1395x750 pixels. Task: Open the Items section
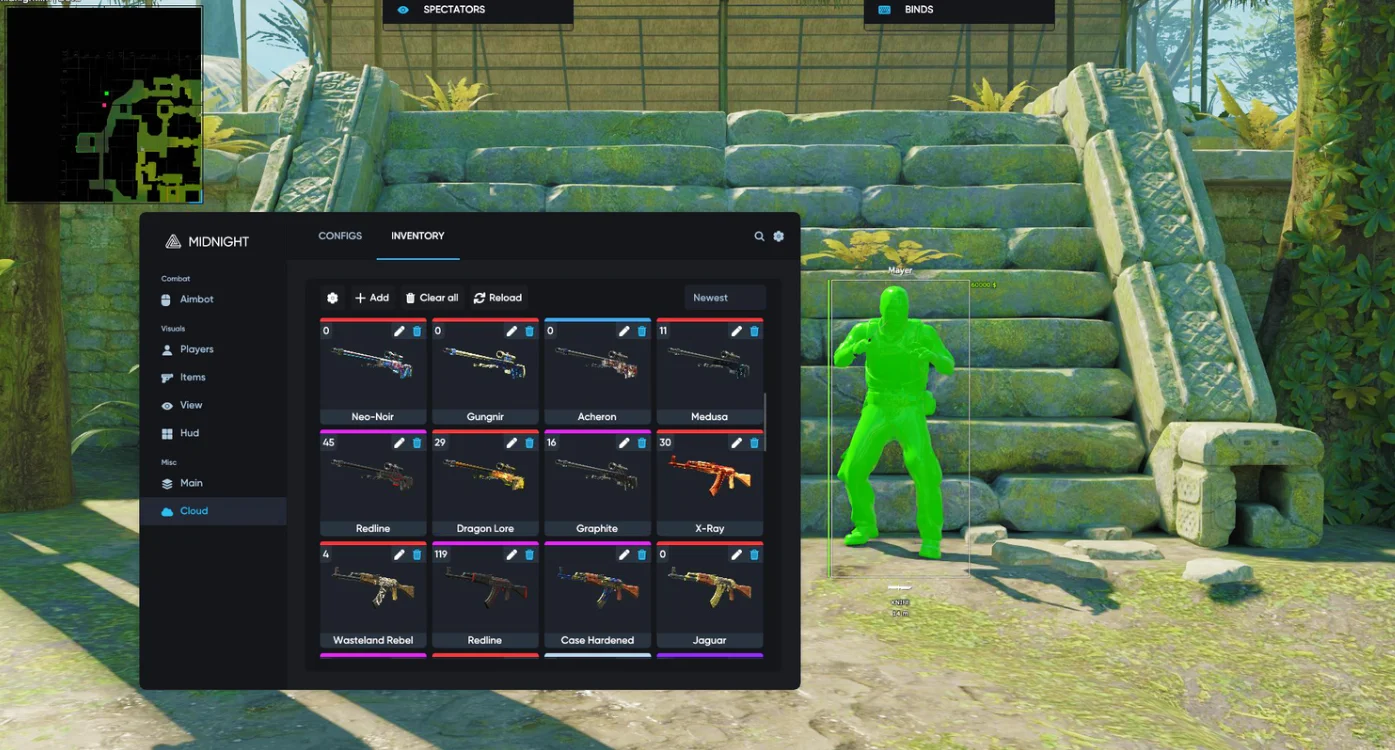click(192, 378)
